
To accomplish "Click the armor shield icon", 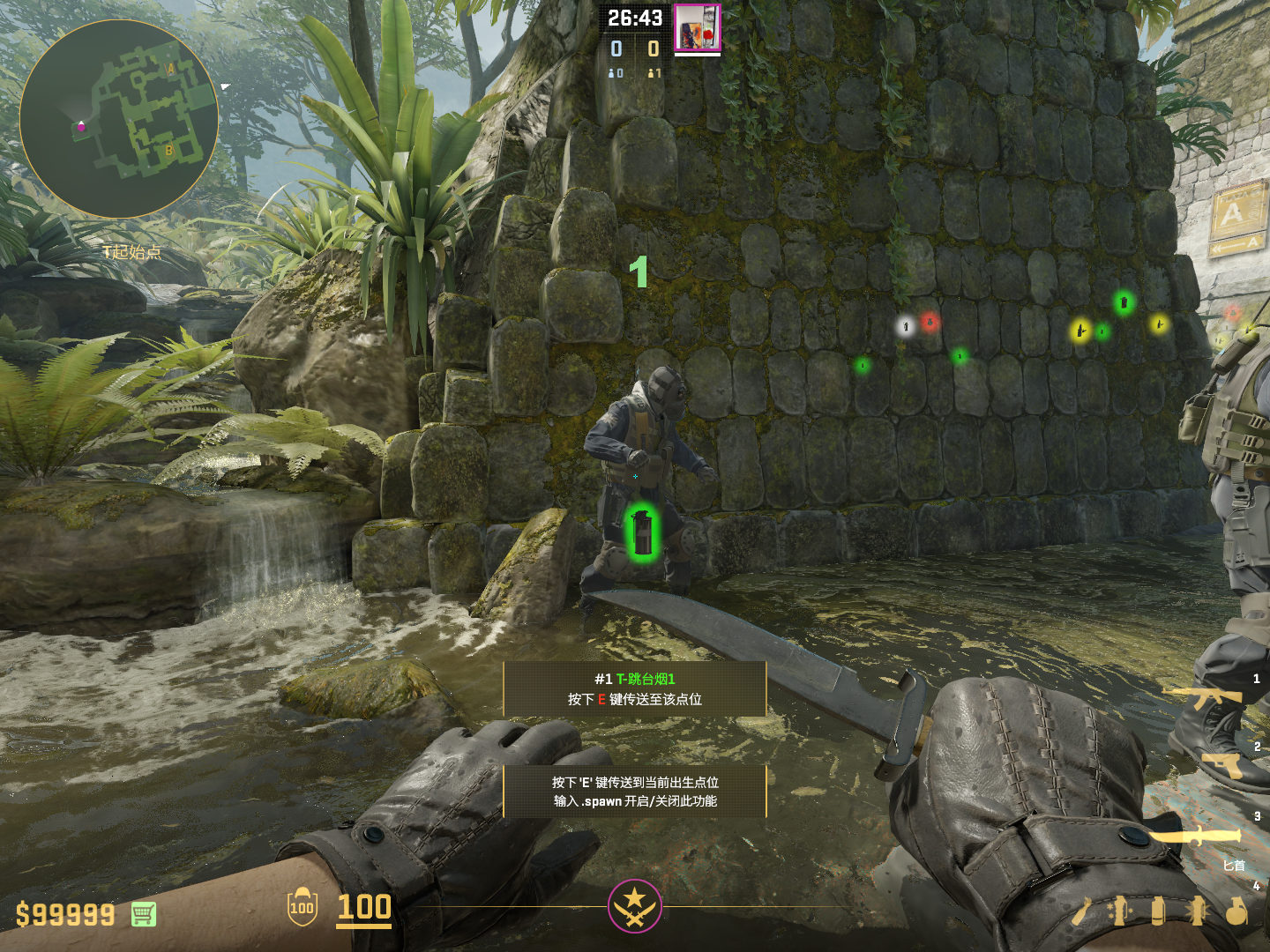I will point(302,907).
